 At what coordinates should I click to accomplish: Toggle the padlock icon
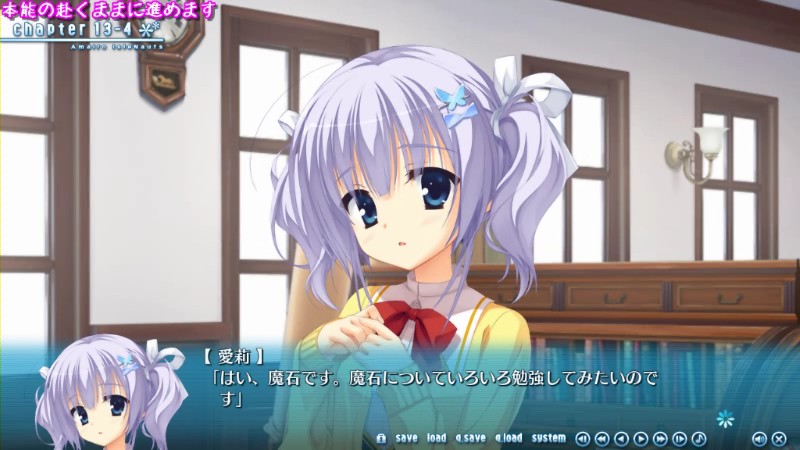(381, 438)
